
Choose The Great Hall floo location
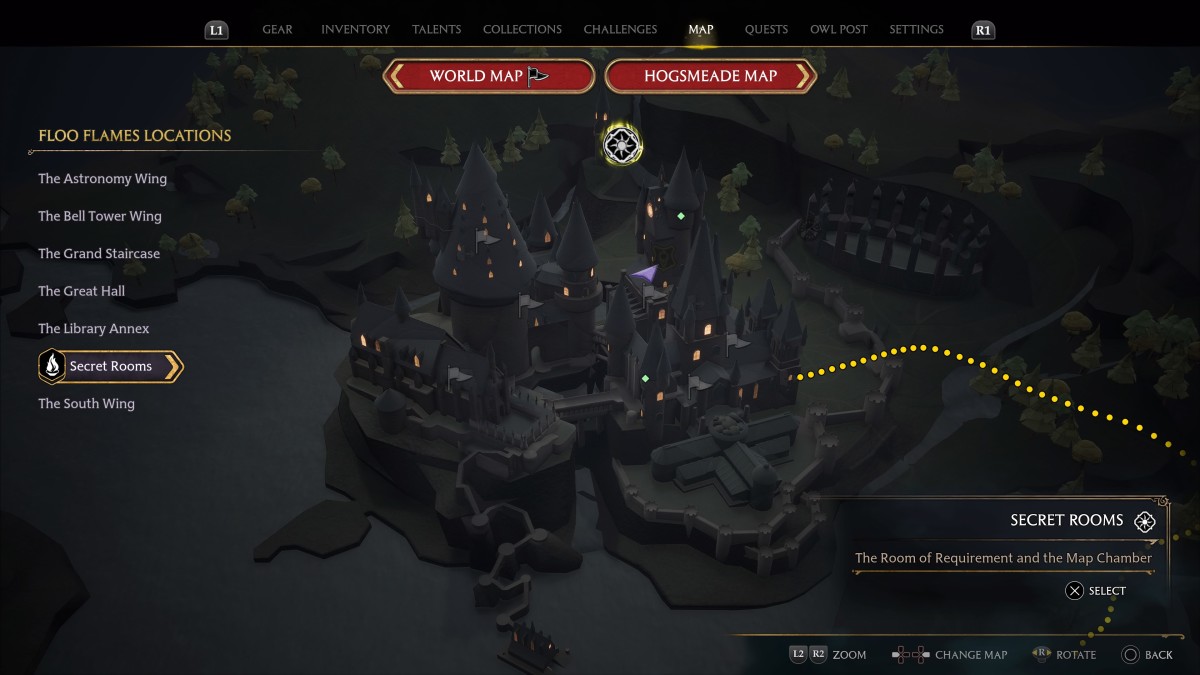pos(81,291)
